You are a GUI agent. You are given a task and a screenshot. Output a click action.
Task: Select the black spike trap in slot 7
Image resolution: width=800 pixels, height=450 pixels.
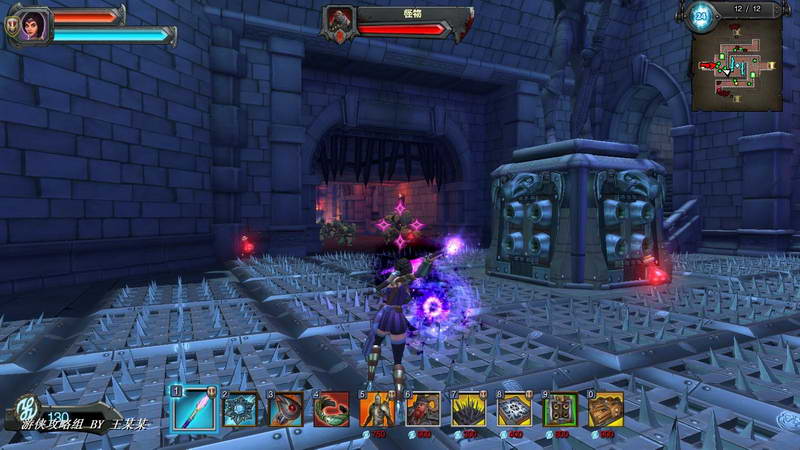point(469,409)
